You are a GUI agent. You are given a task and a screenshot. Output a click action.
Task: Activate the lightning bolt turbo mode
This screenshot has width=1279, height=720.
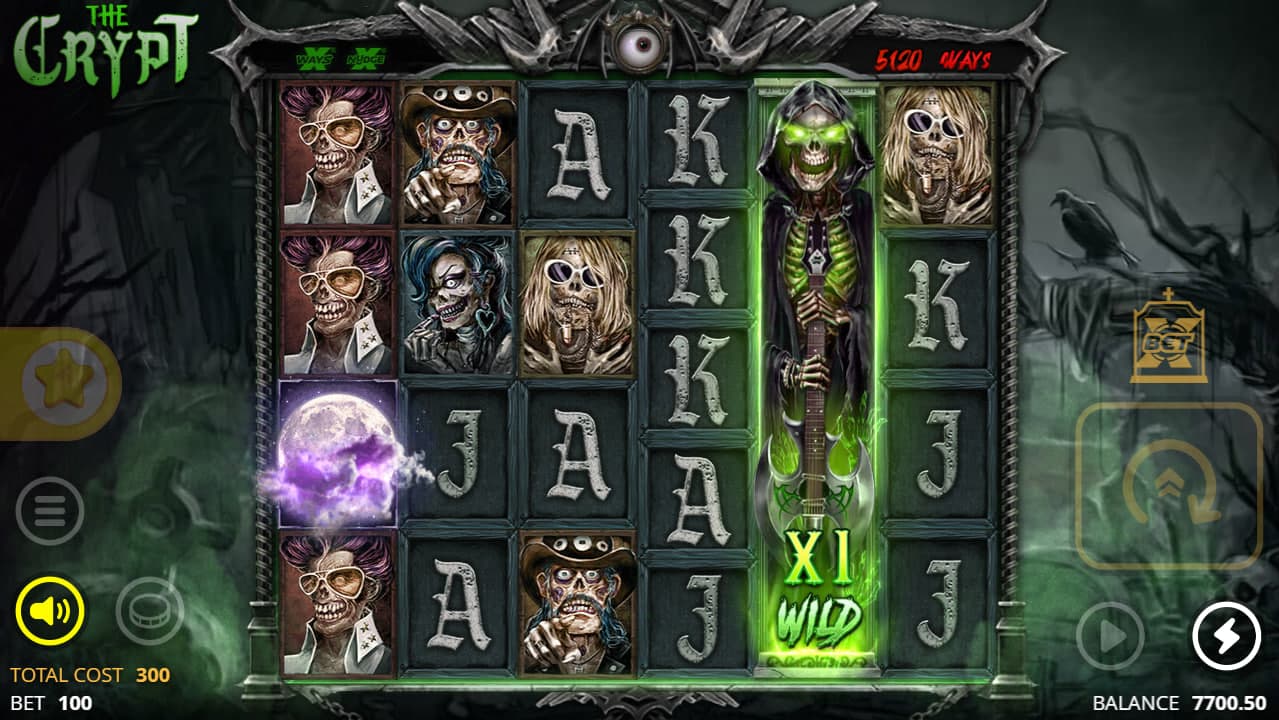coord(1226,635)
